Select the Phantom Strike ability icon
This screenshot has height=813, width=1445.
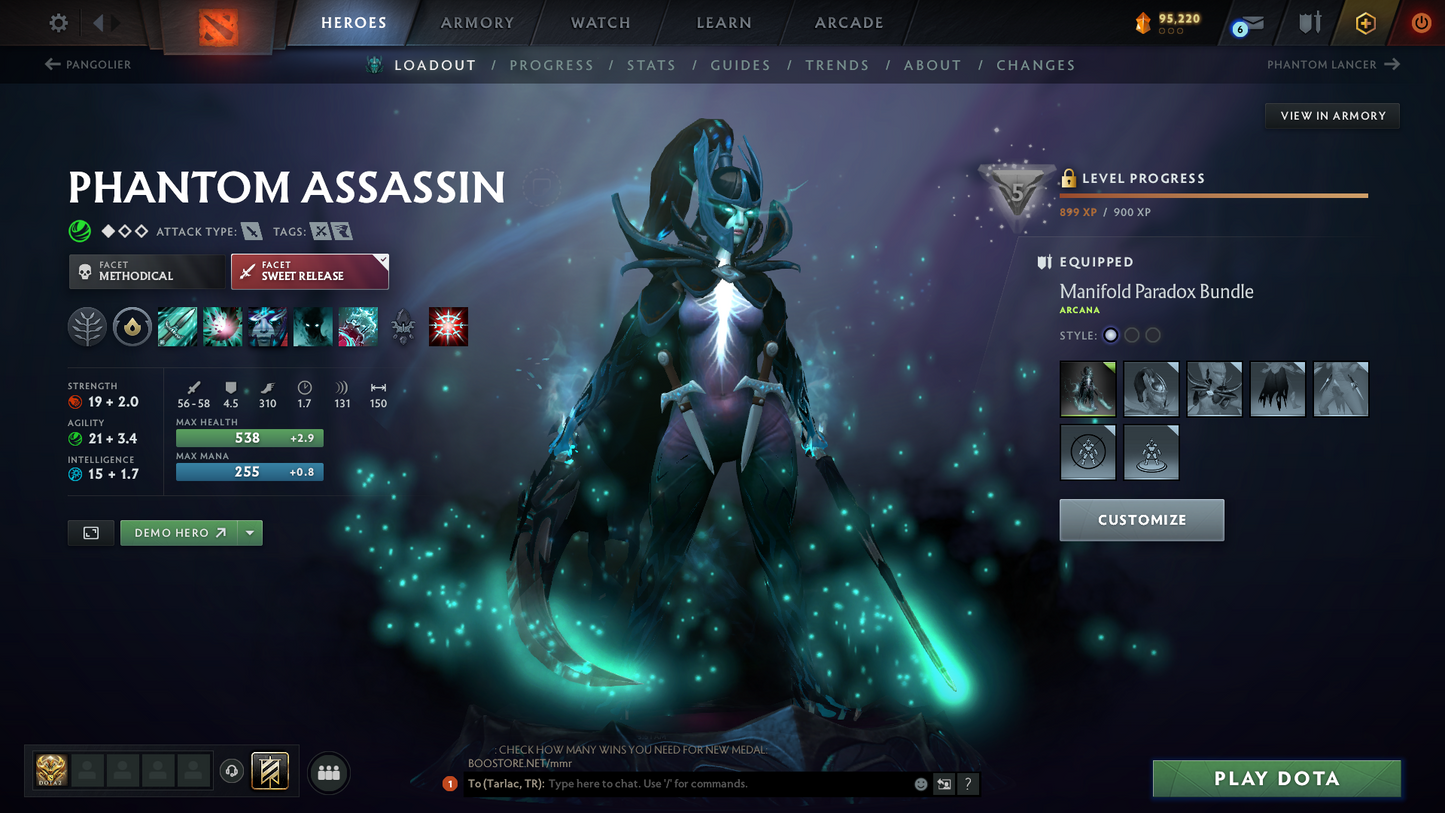[222, 326]
